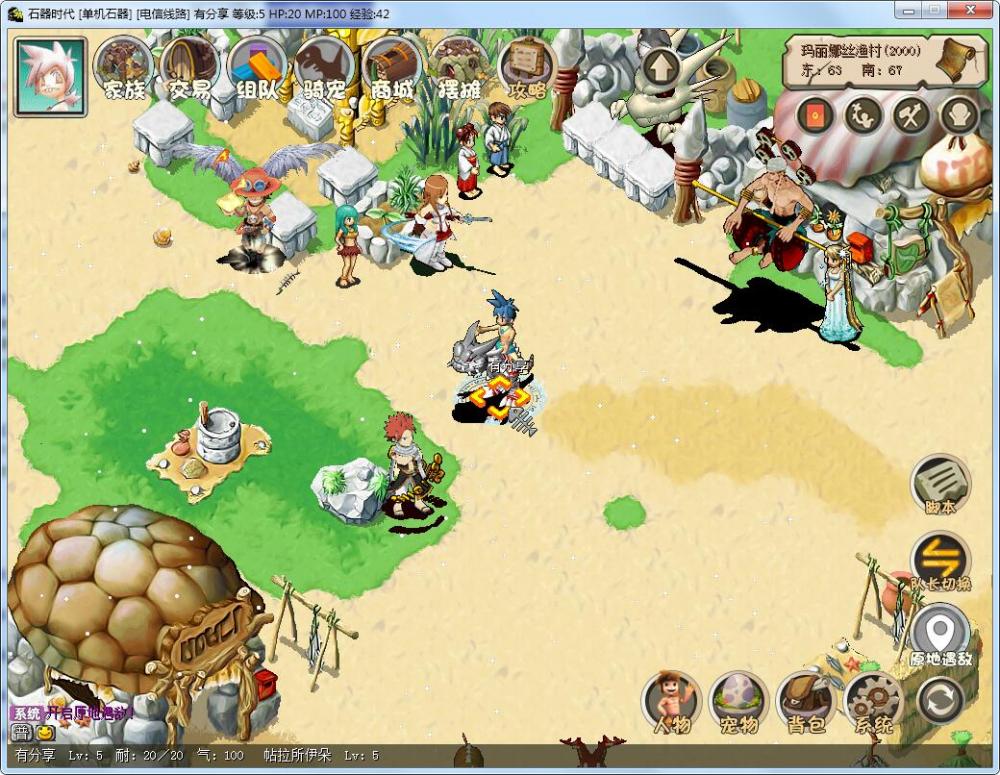The width and height of the screenshot is (1000, 775).
Task: Open the 商城 (Shop) treasure chest
Action: pos(392,67)
